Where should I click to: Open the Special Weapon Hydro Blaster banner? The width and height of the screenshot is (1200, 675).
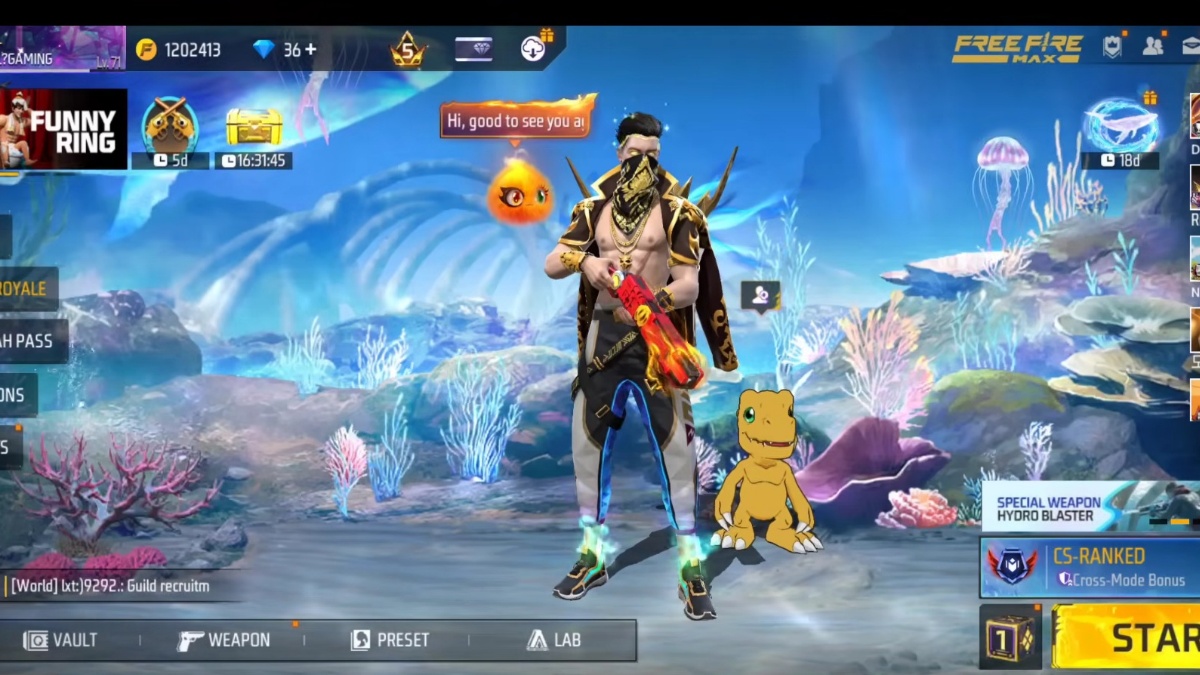coord(1090,508)
